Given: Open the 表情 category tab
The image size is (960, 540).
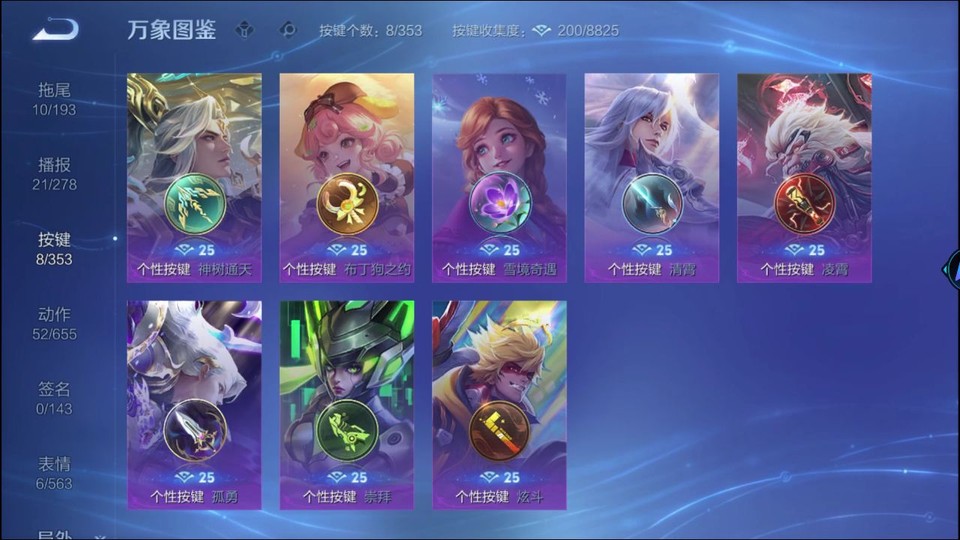Looking at the screenshot, I should (x=54, y=473).
